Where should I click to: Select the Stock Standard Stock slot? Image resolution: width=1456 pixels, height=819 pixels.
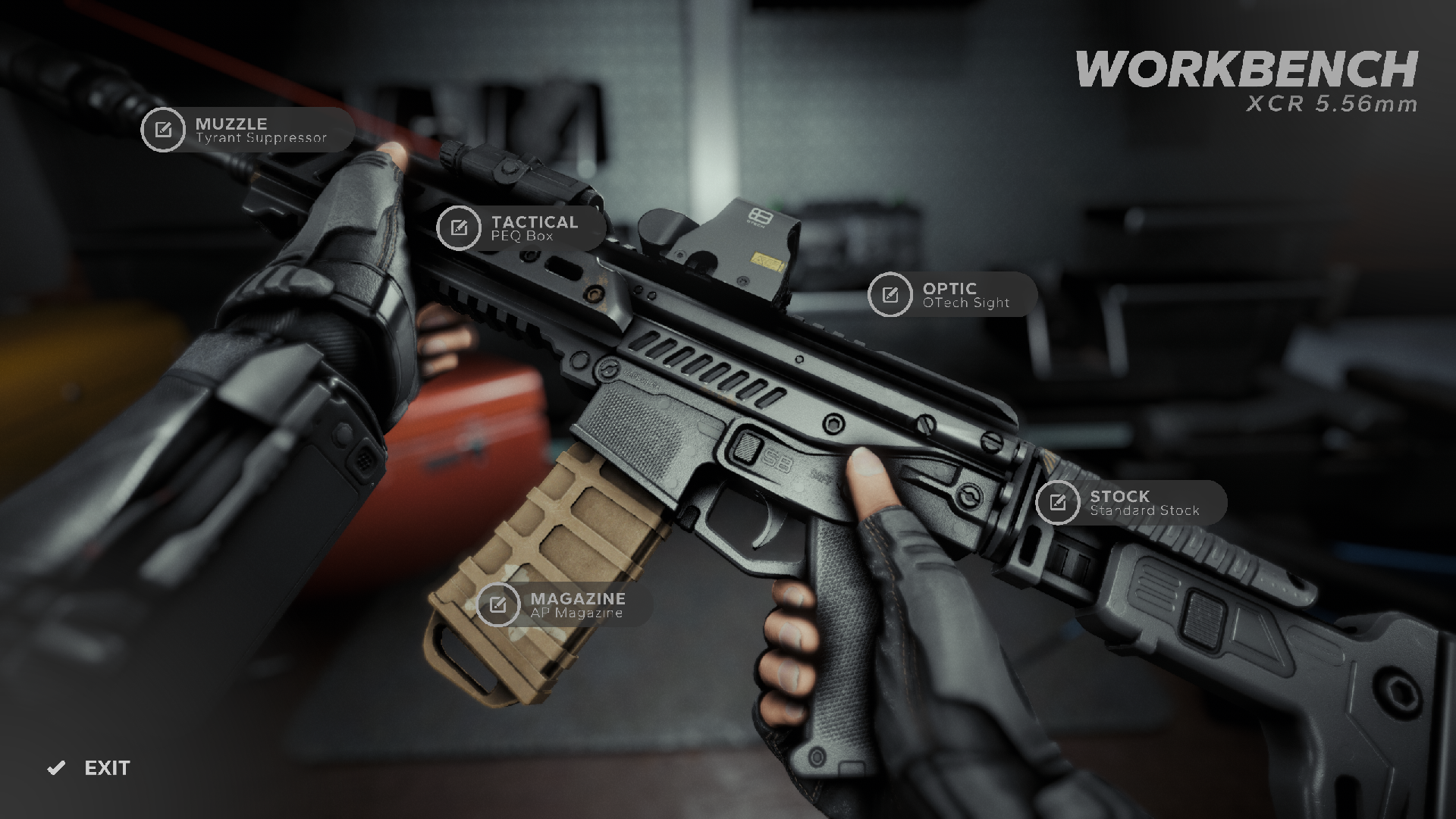(x=1057, y=502)
